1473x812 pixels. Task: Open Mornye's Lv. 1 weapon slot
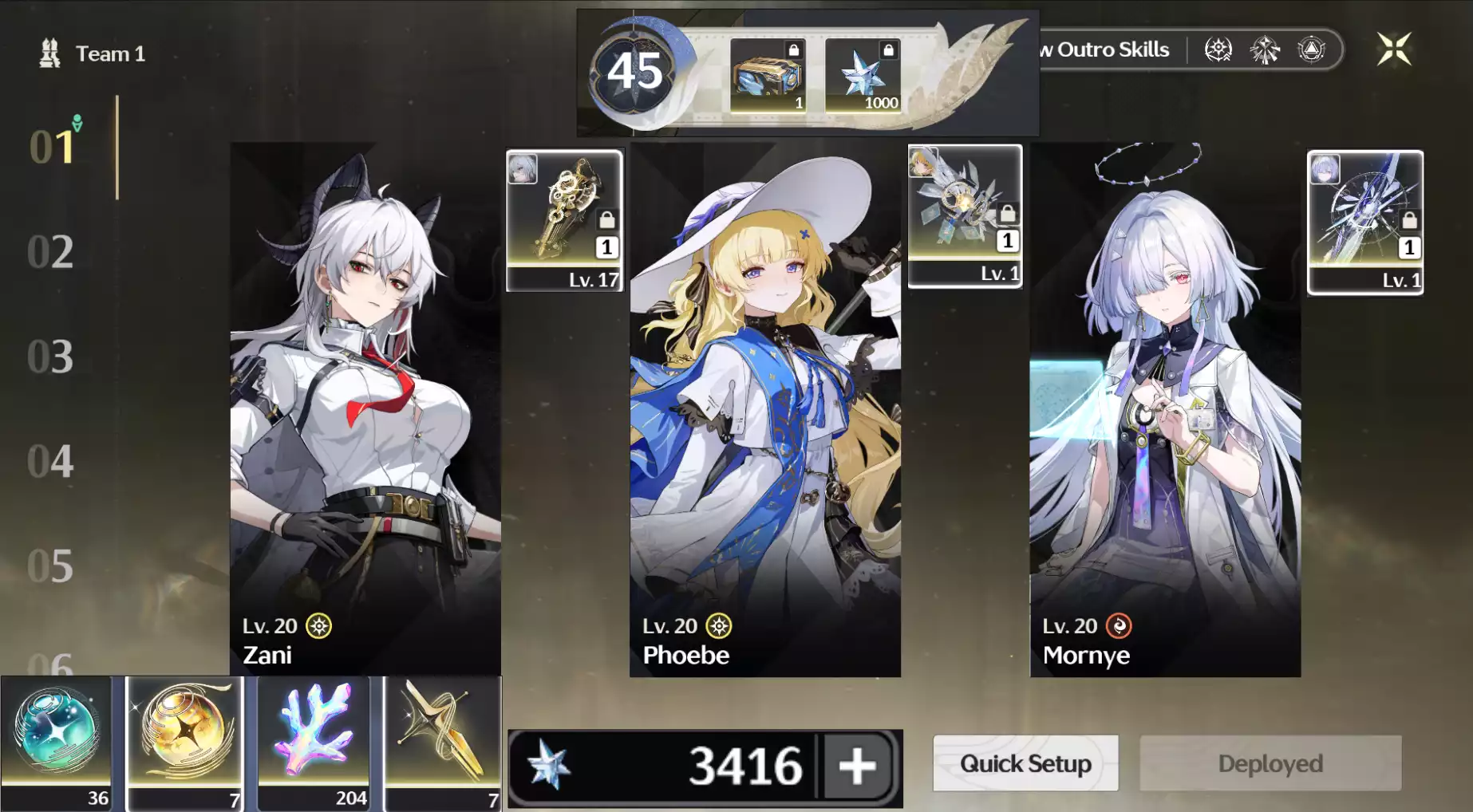(x=1364, y=222)
